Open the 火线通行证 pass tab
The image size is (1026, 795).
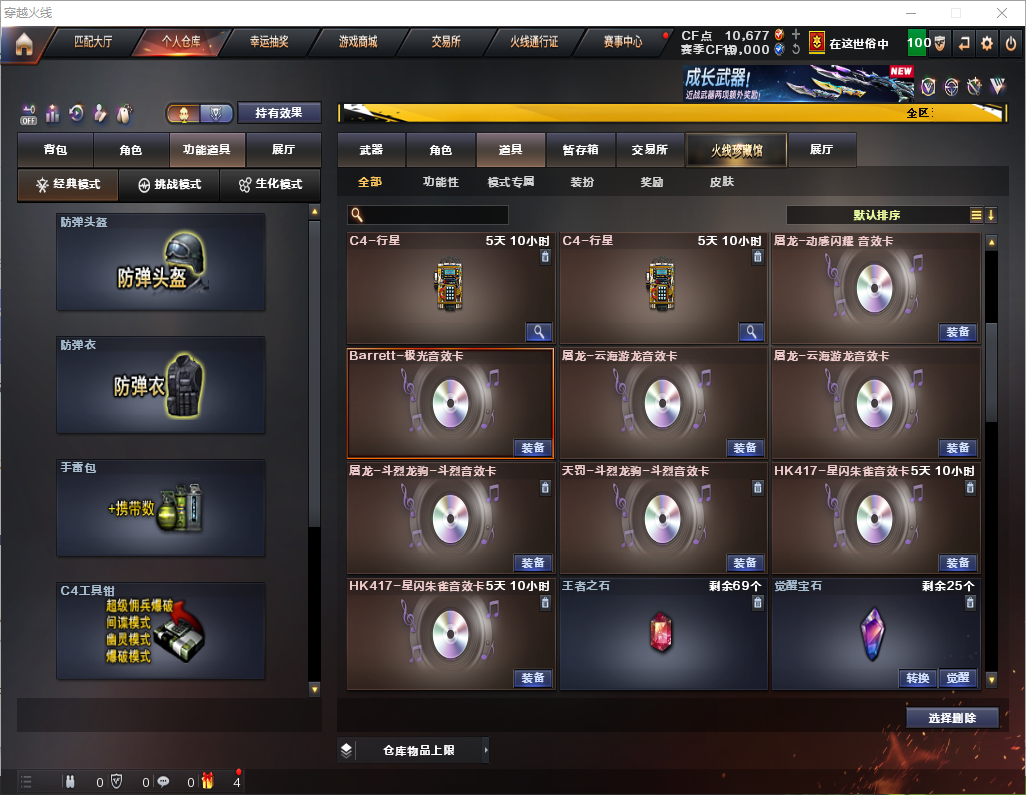coord(534,42)
